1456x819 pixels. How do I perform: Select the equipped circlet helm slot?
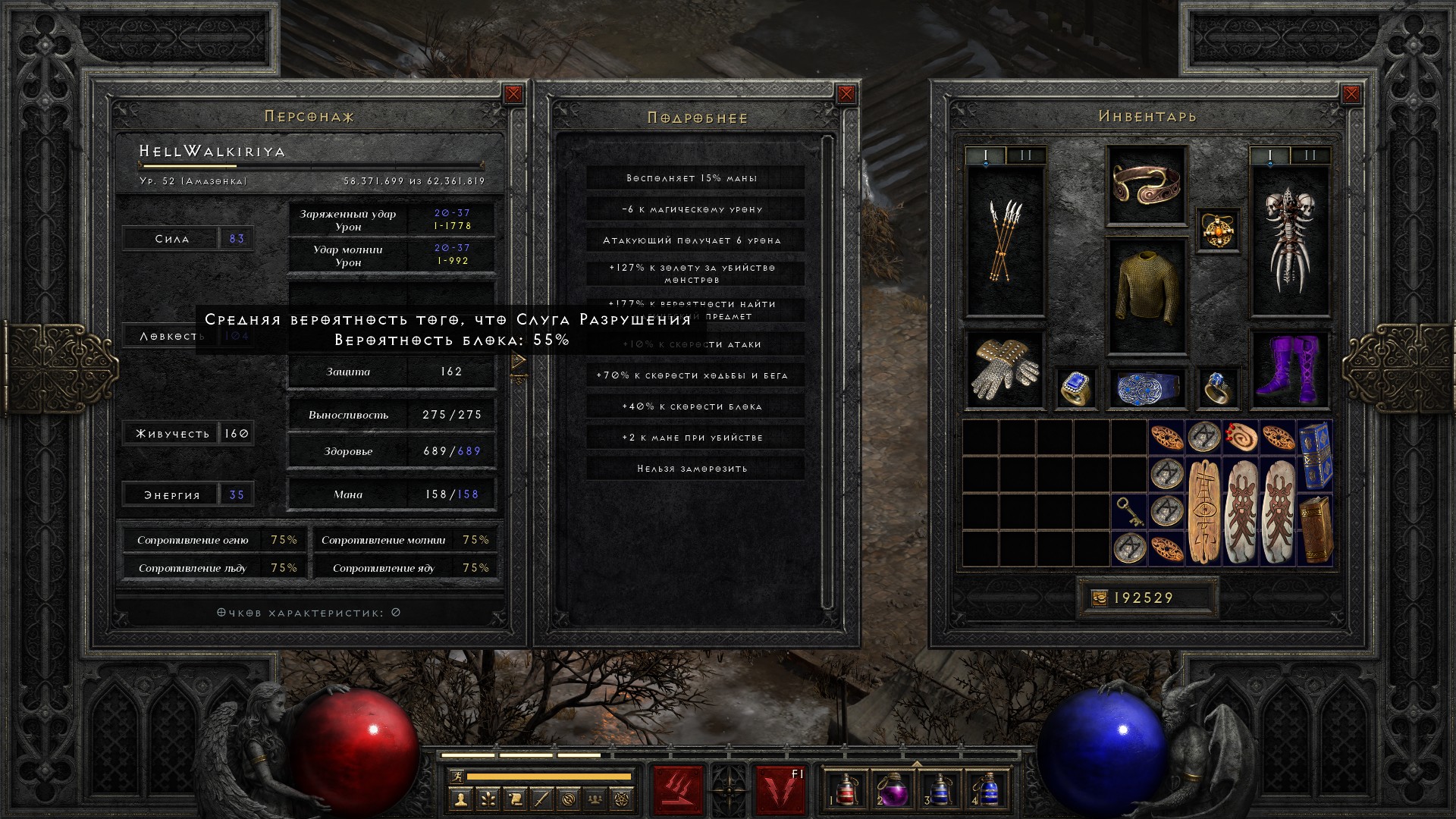[x=1146, y=184]
